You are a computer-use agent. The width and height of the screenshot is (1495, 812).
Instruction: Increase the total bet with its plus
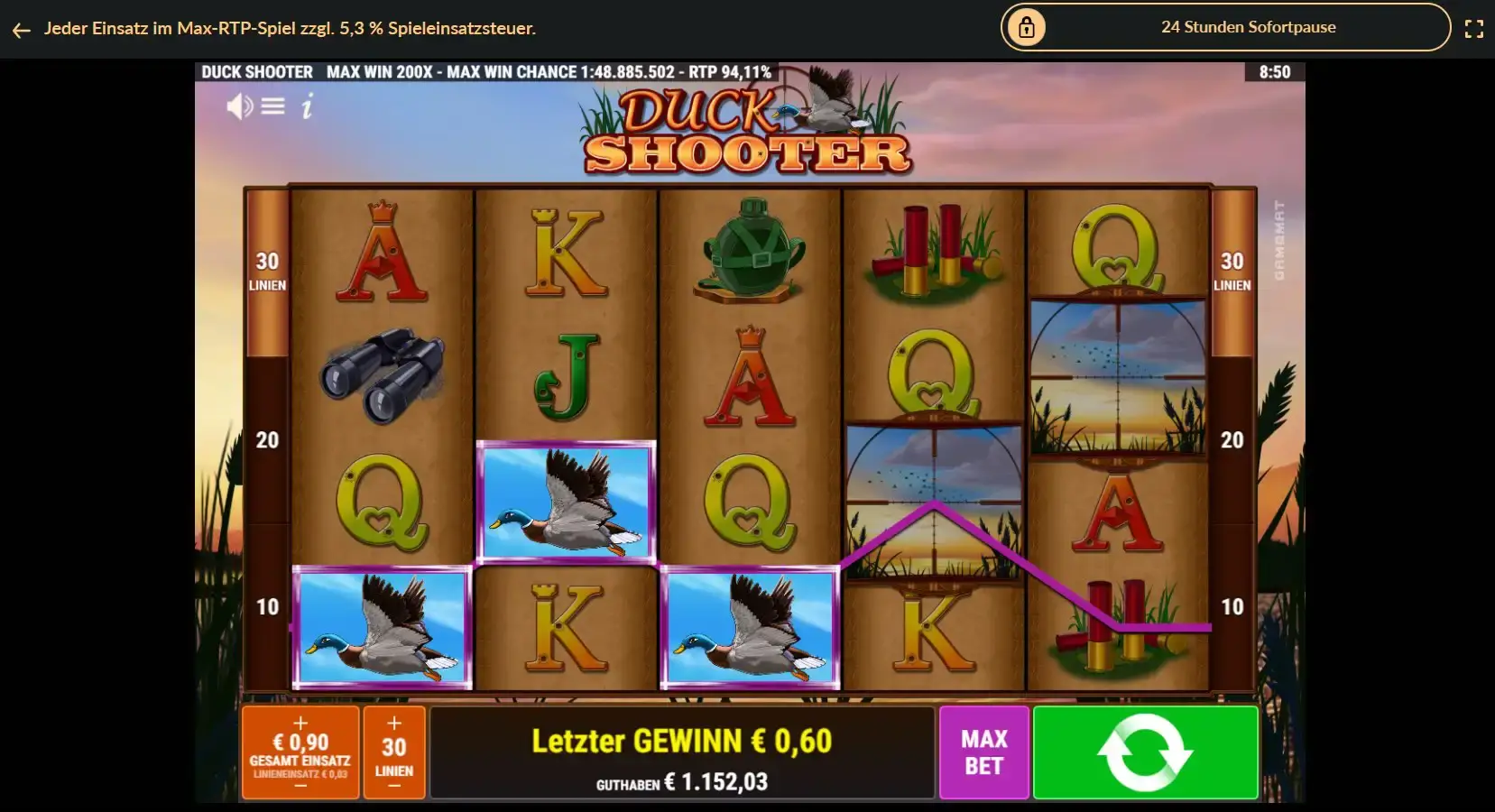coord(300,723)
